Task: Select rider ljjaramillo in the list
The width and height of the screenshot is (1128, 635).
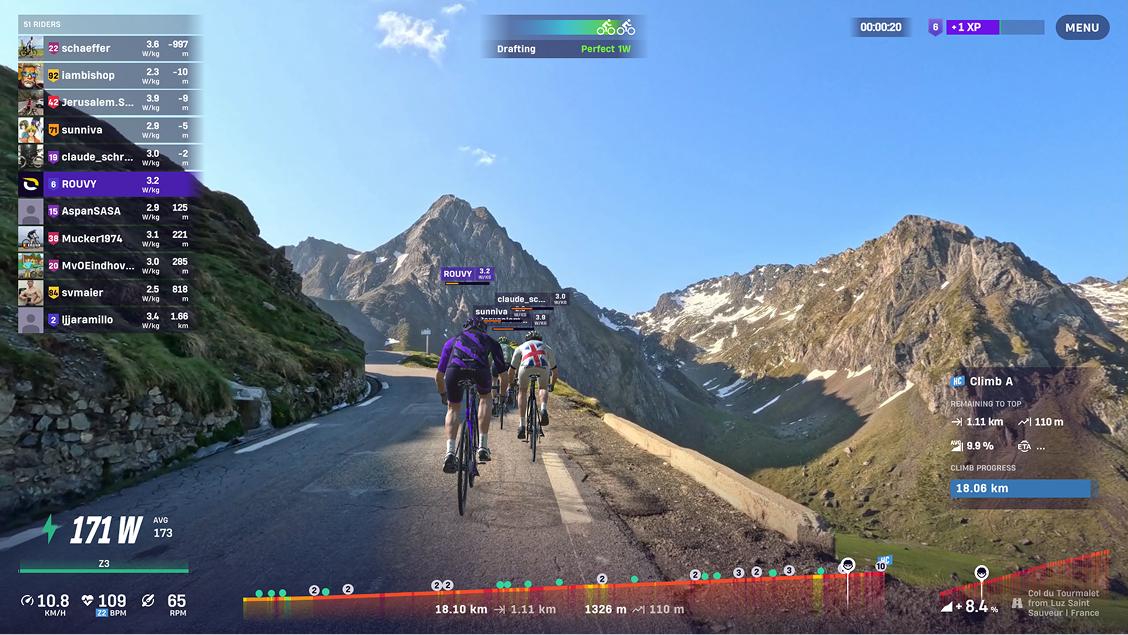Action: pos(110,320)
